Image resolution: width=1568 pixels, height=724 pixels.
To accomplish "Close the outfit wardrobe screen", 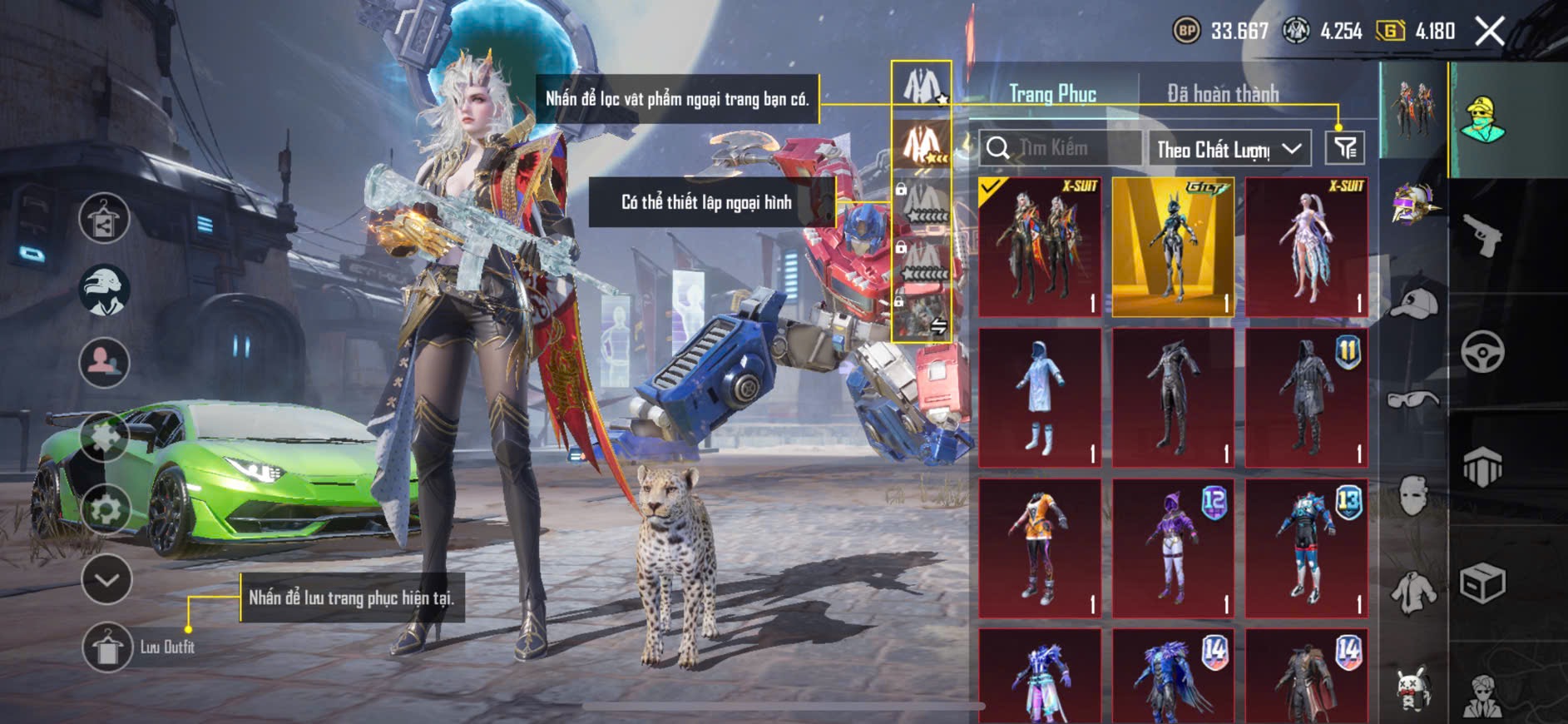I will 1490,32.
